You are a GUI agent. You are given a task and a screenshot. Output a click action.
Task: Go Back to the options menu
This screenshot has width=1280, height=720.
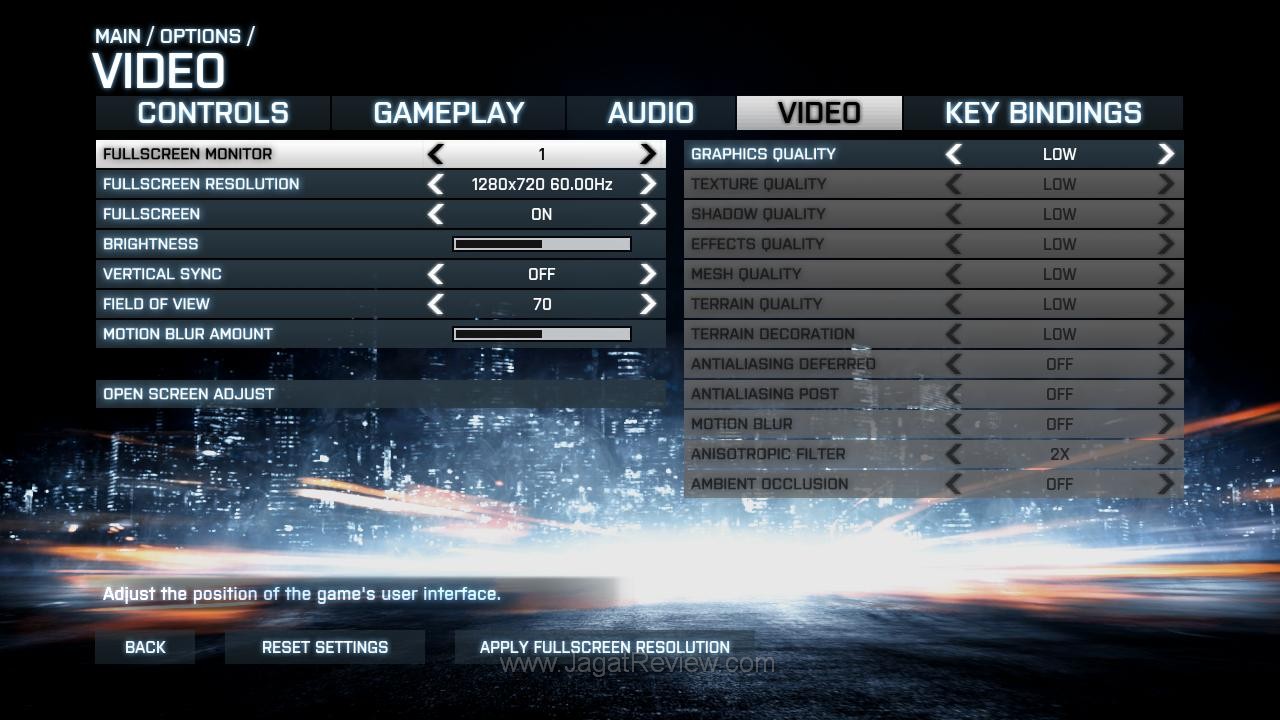point(145,647)
